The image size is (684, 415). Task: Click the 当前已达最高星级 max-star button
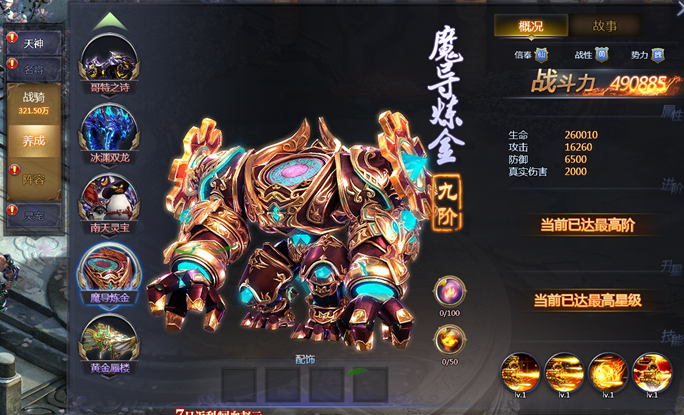pos(587,299)
